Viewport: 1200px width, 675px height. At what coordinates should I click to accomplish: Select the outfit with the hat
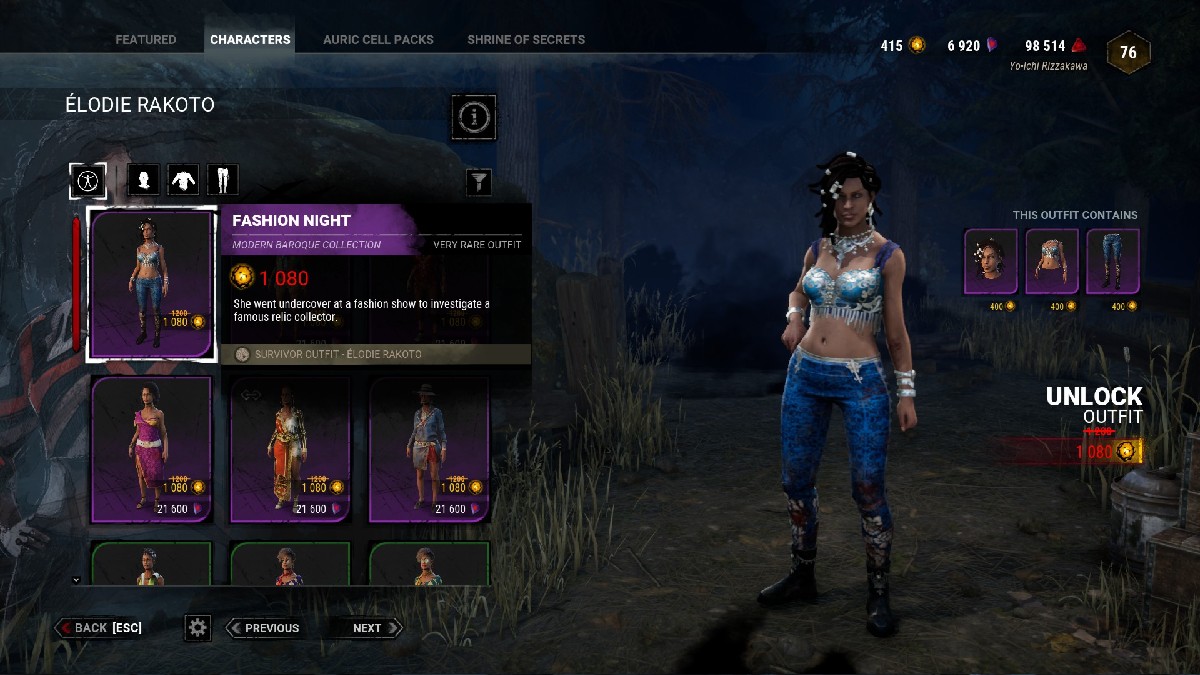pos(429,450)
